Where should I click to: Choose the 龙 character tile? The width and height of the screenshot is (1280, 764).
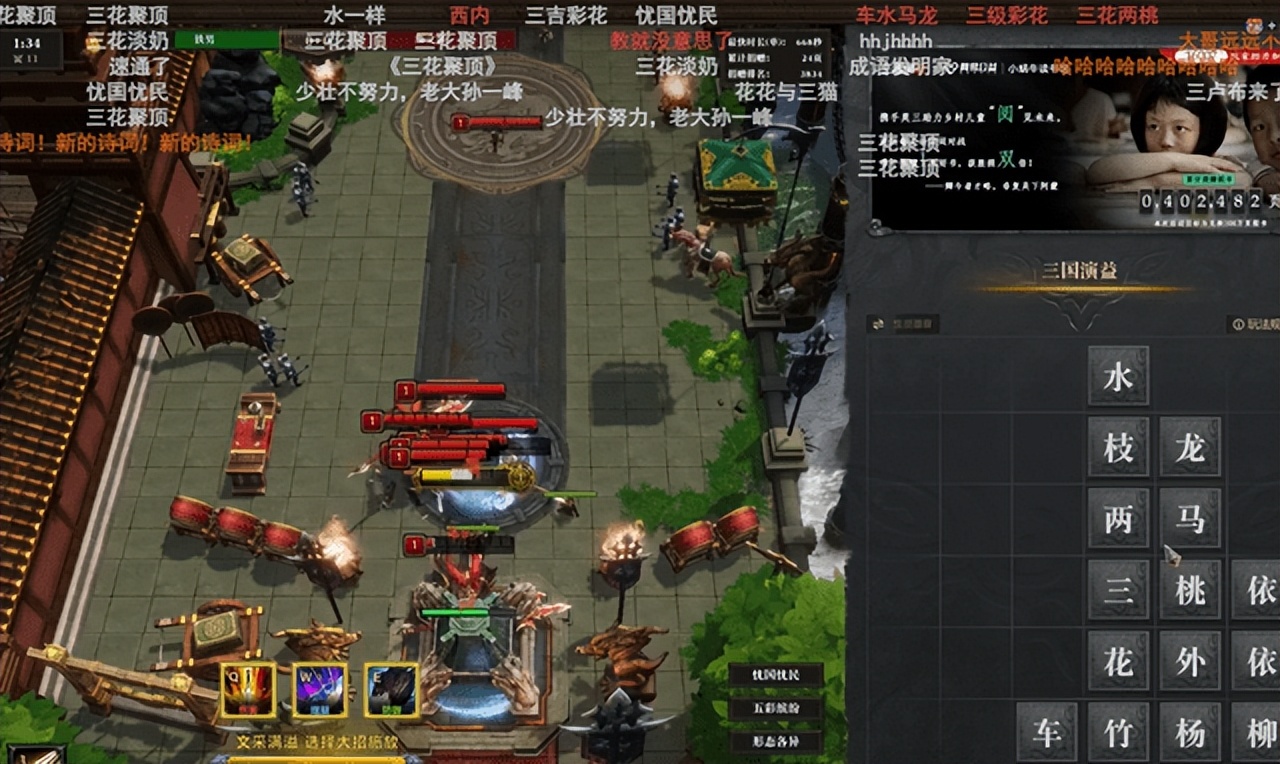[1190, 447]
